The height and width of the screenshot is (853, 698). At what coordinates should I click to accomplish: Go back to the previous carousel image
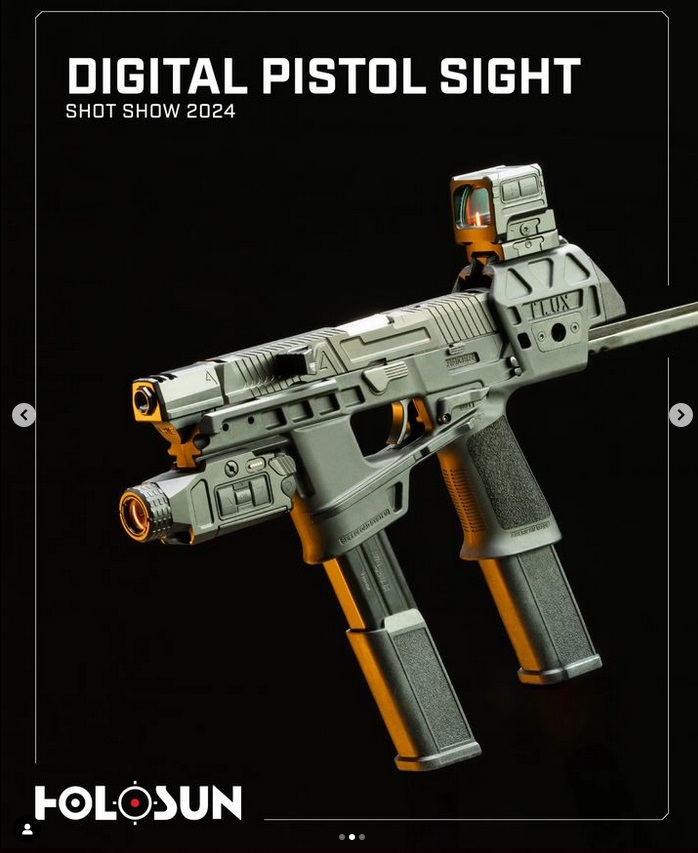tap(24, 415)
